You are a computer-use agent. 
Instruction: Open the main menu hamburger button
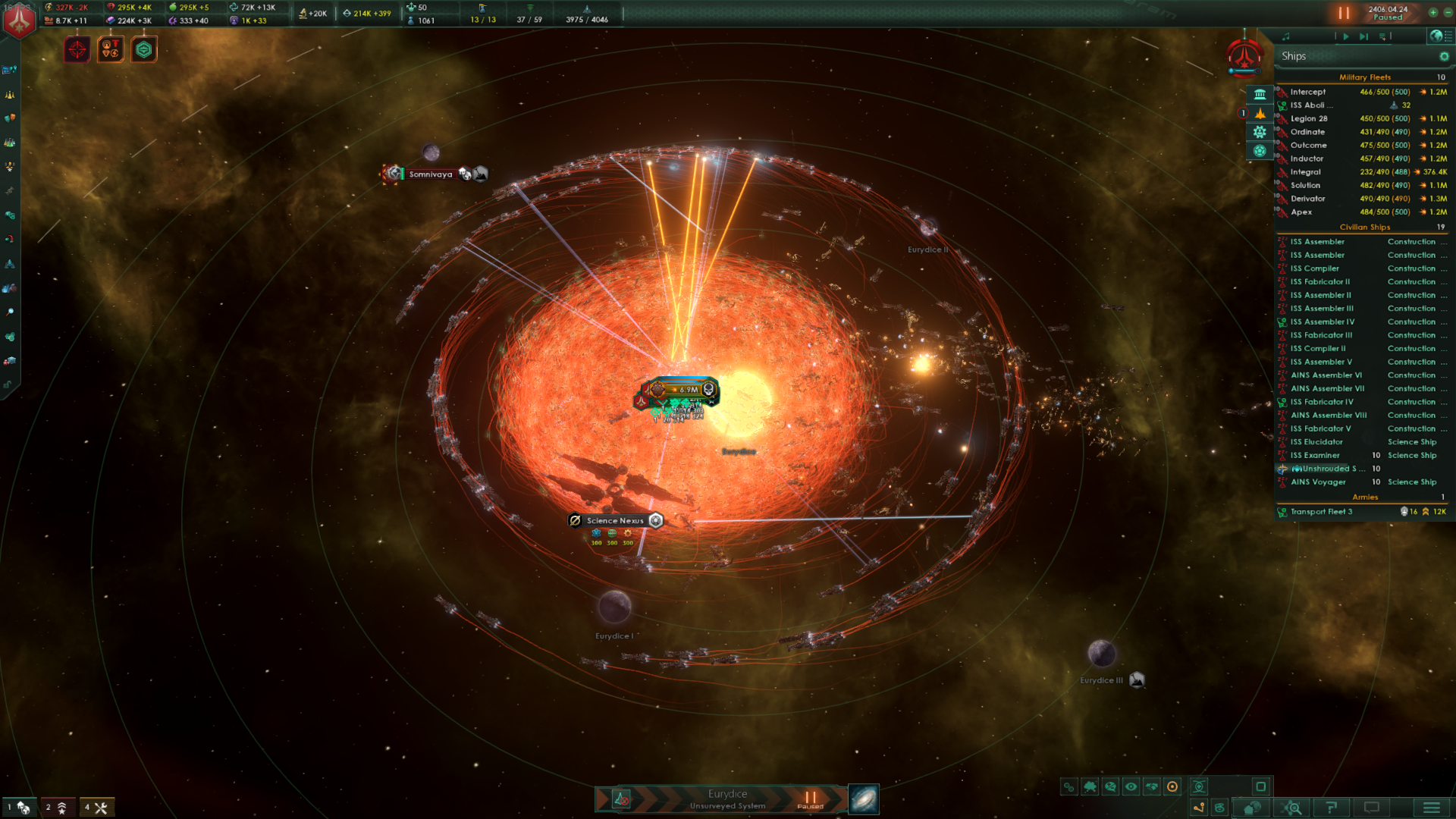click(x=1431, y=808)
